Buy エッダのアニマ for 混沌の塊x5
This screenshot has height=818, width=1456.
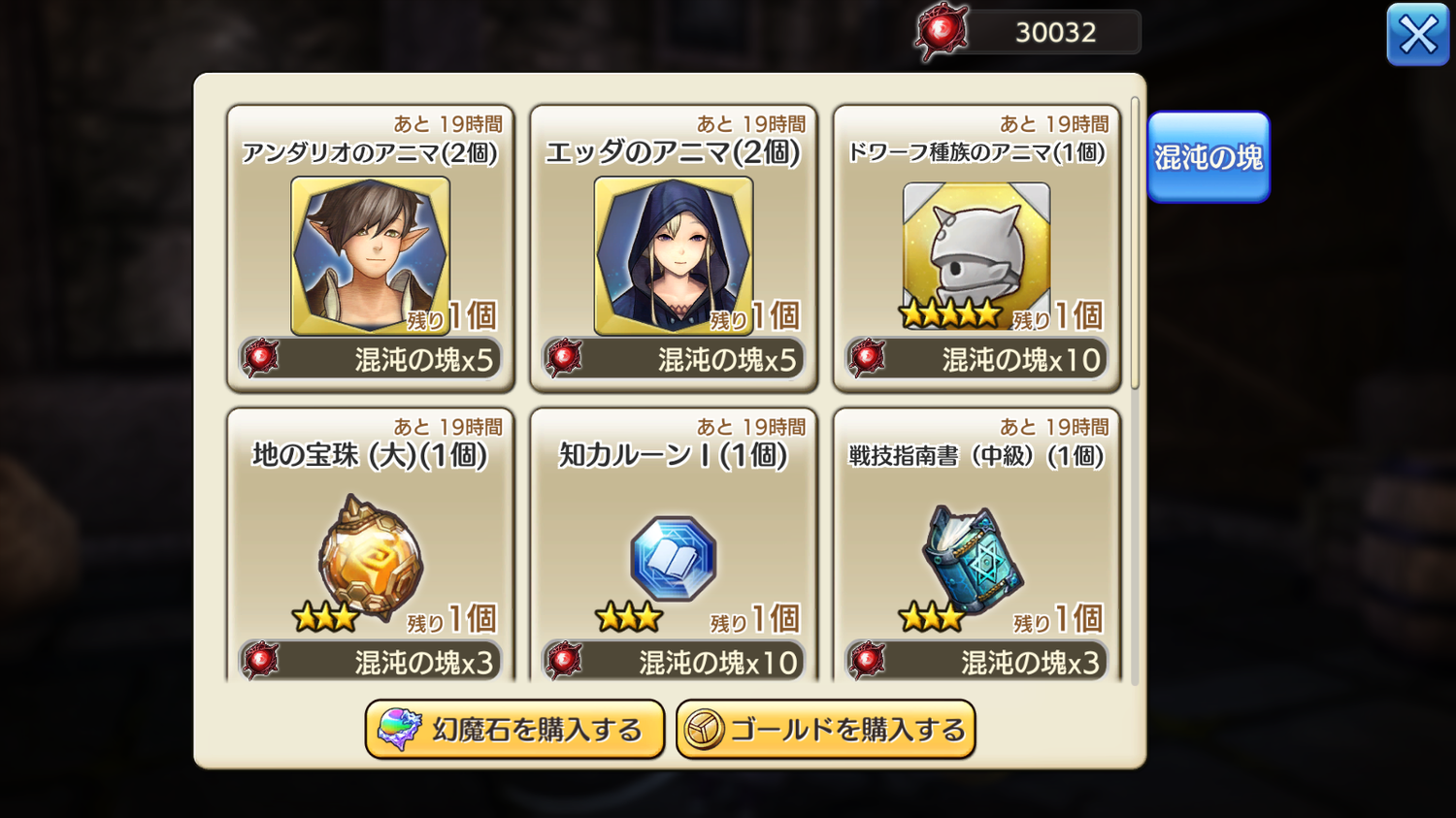[x=673, y=360]
